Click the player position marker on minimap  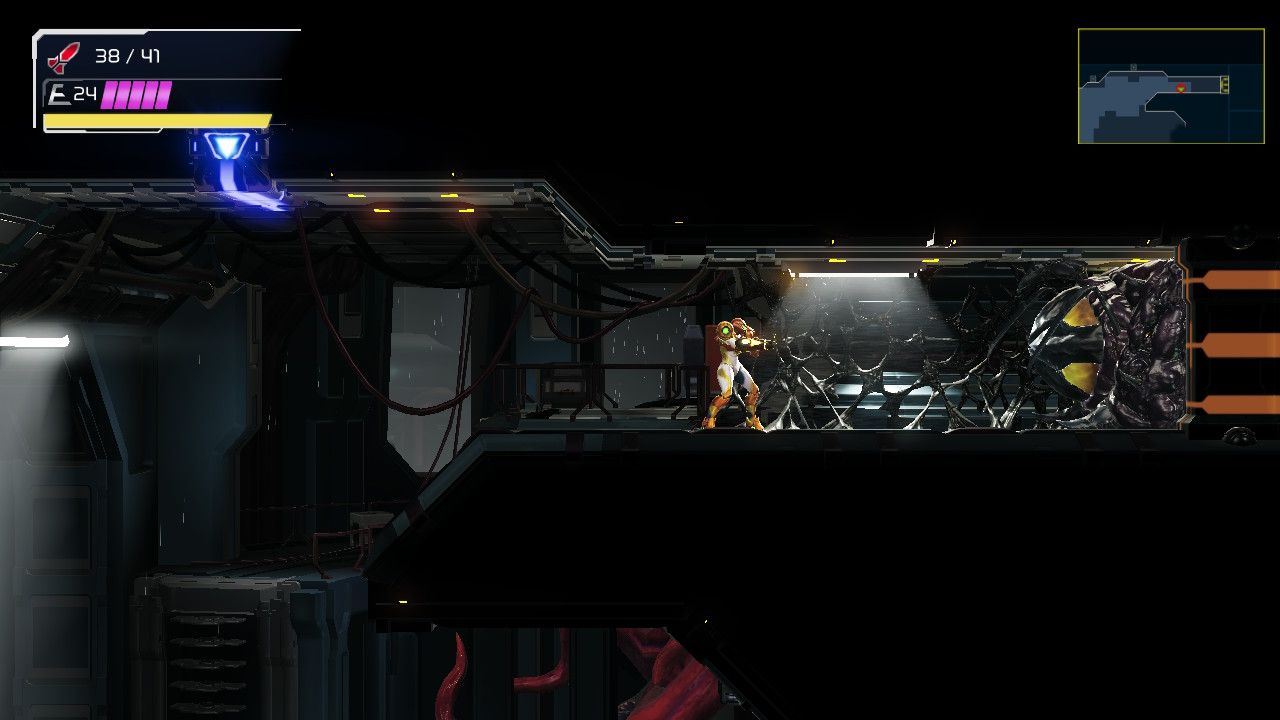[x=1179, y=88]
